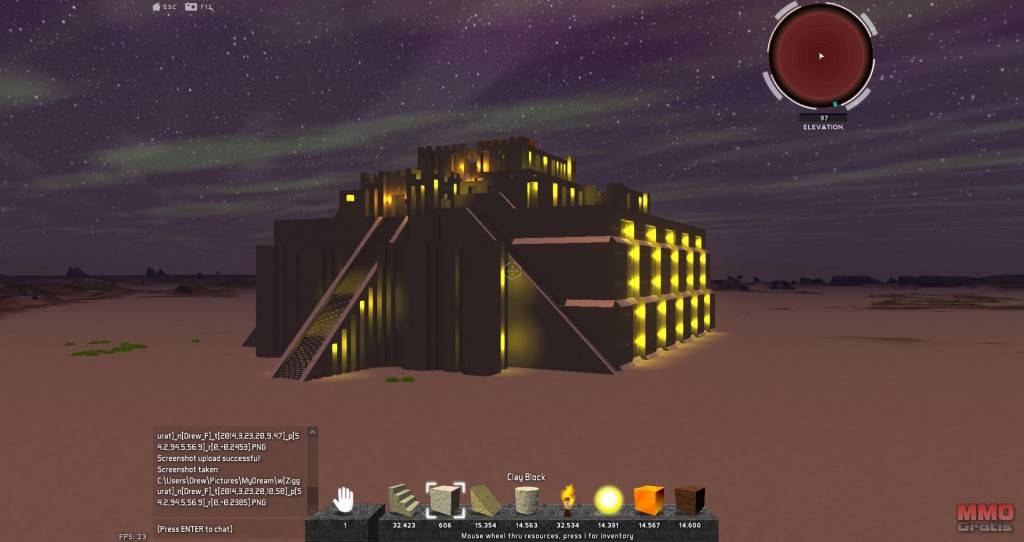Click the circular red radar minimap
The width and height of the screenshot is (1024, 542).
pyautogui.click(x=820, y=56)
